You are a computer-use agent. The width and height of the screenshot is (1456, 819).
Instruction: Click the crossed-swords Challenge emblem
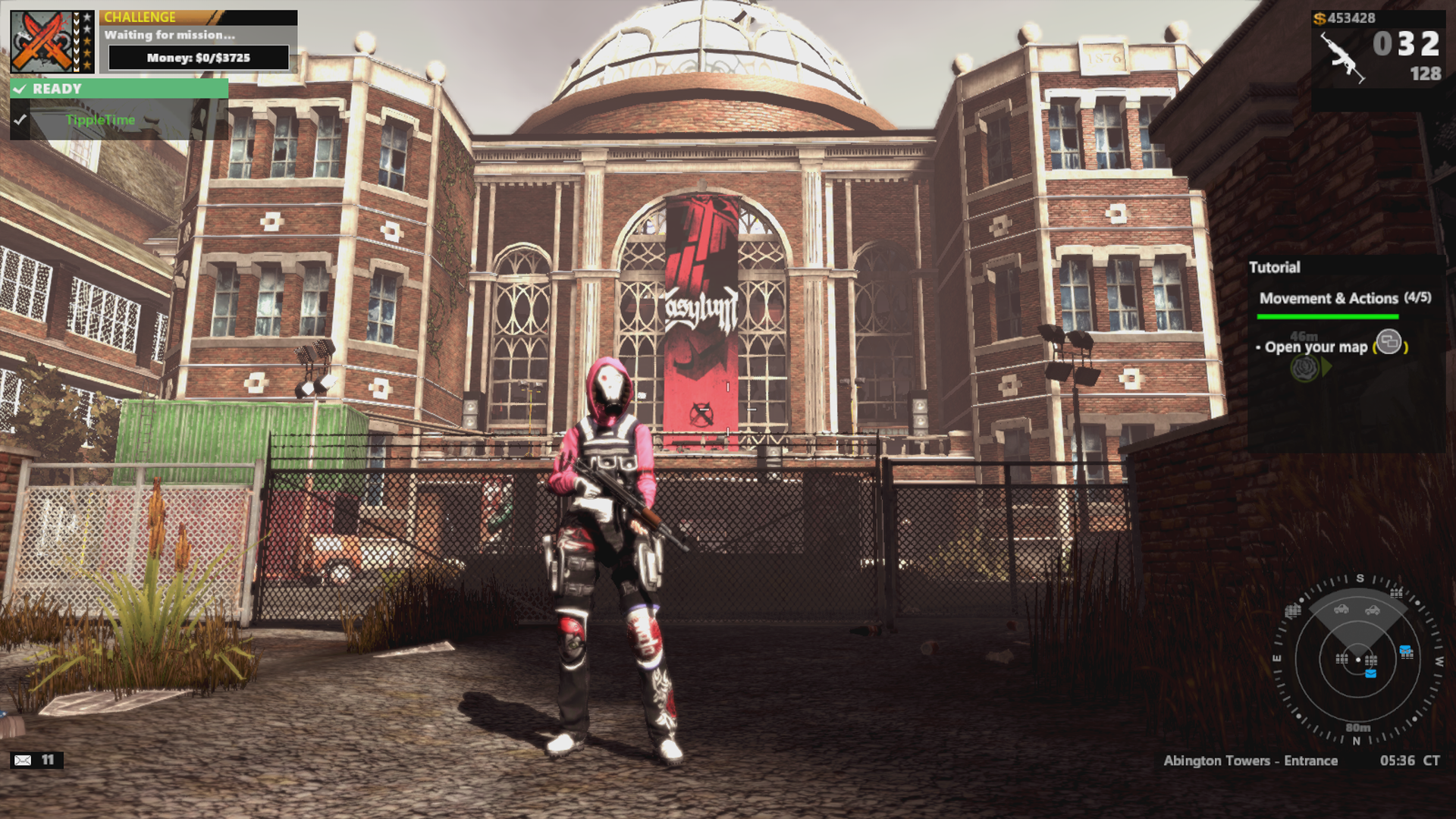pos(42,42)
